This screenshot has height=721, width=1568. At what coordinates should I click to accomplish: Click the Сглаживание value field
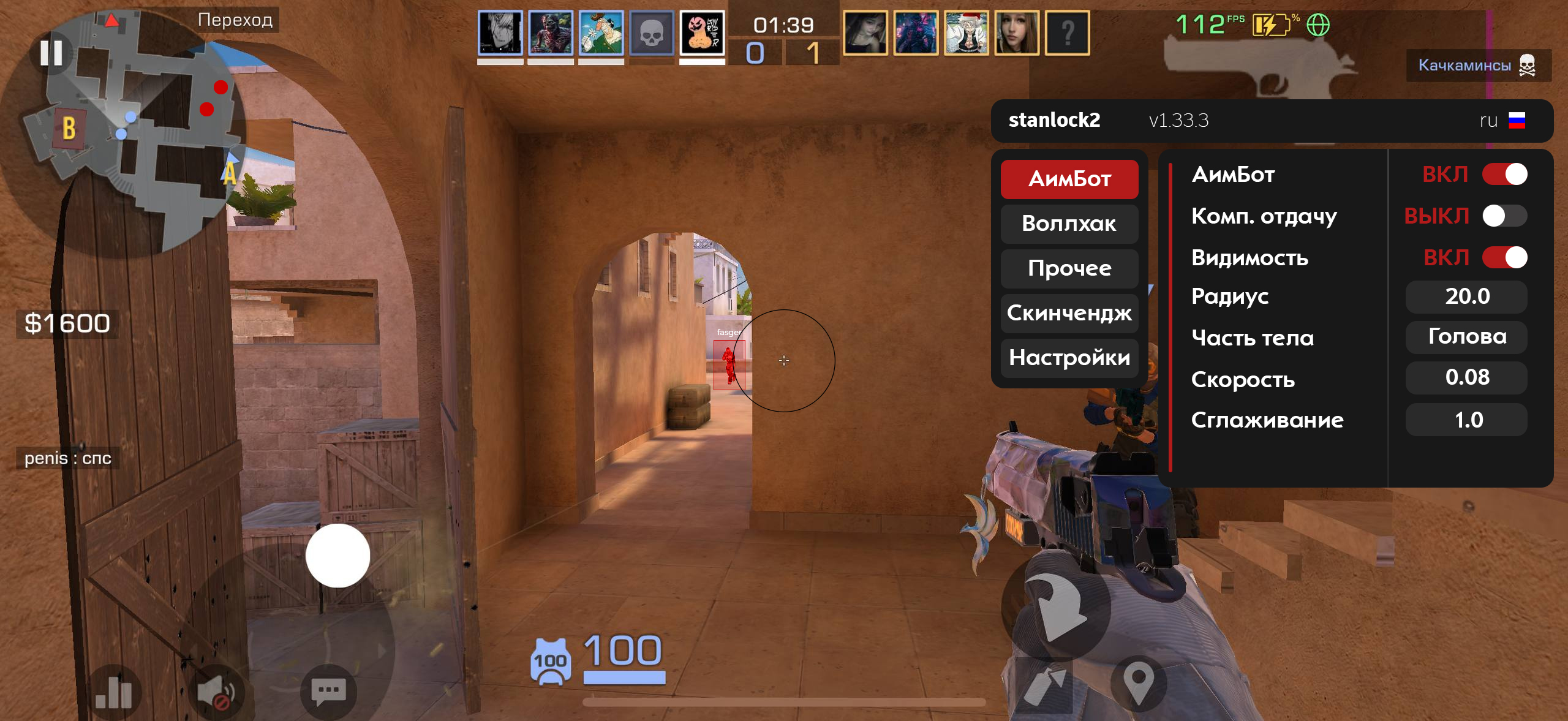pyautogui.click(x=1466, y=420)
